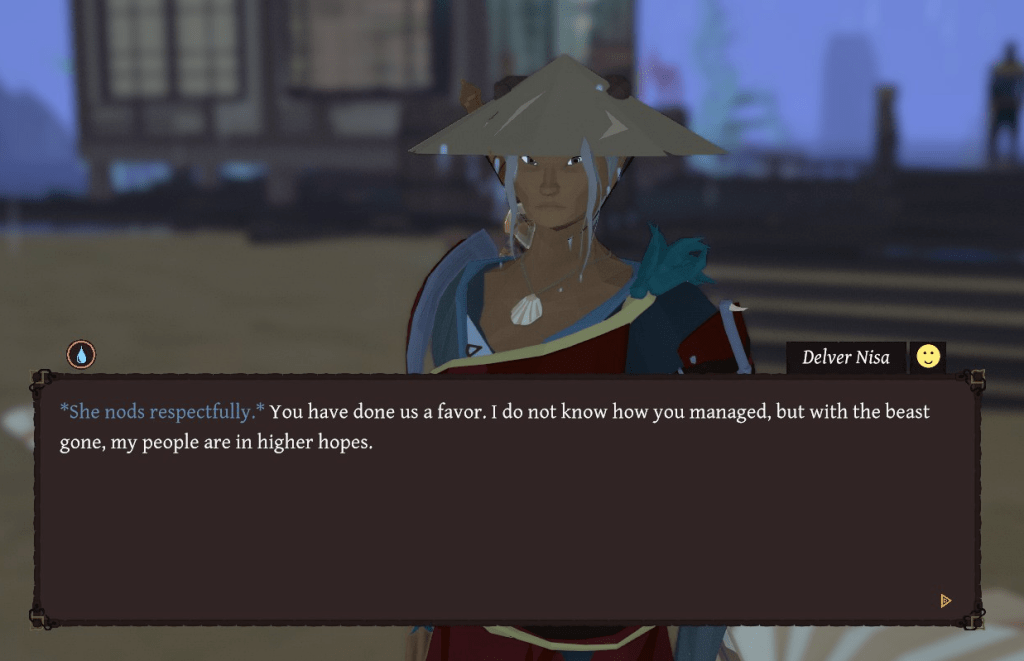The image size is (1024, 661).
Task: Select the yellow smiley face icon
Action: 928,357
